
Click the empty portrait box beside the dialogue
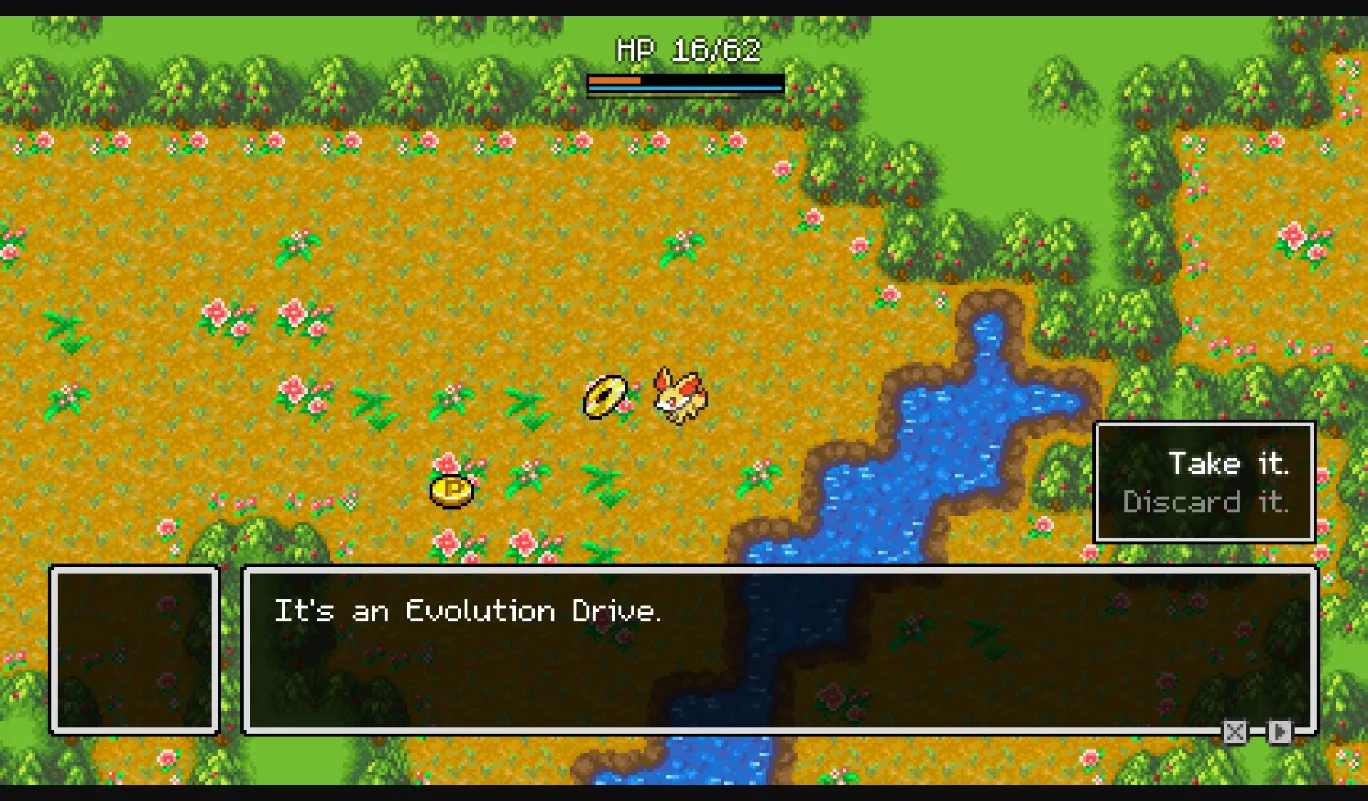[x=135, y=650]
